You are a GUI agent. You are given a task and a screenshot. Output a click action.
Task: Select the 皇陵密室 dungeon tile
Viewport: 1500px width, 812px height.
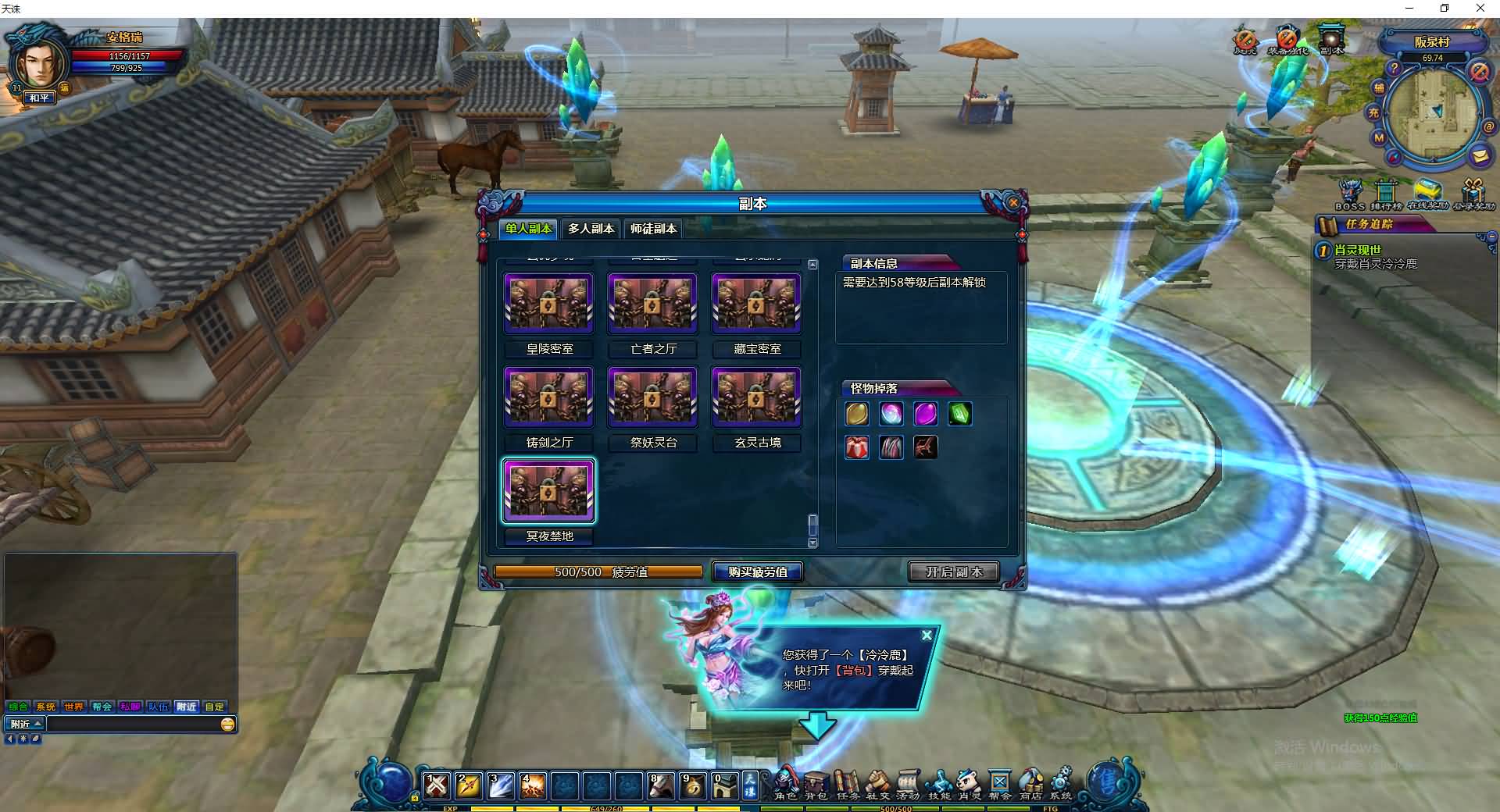549,303
